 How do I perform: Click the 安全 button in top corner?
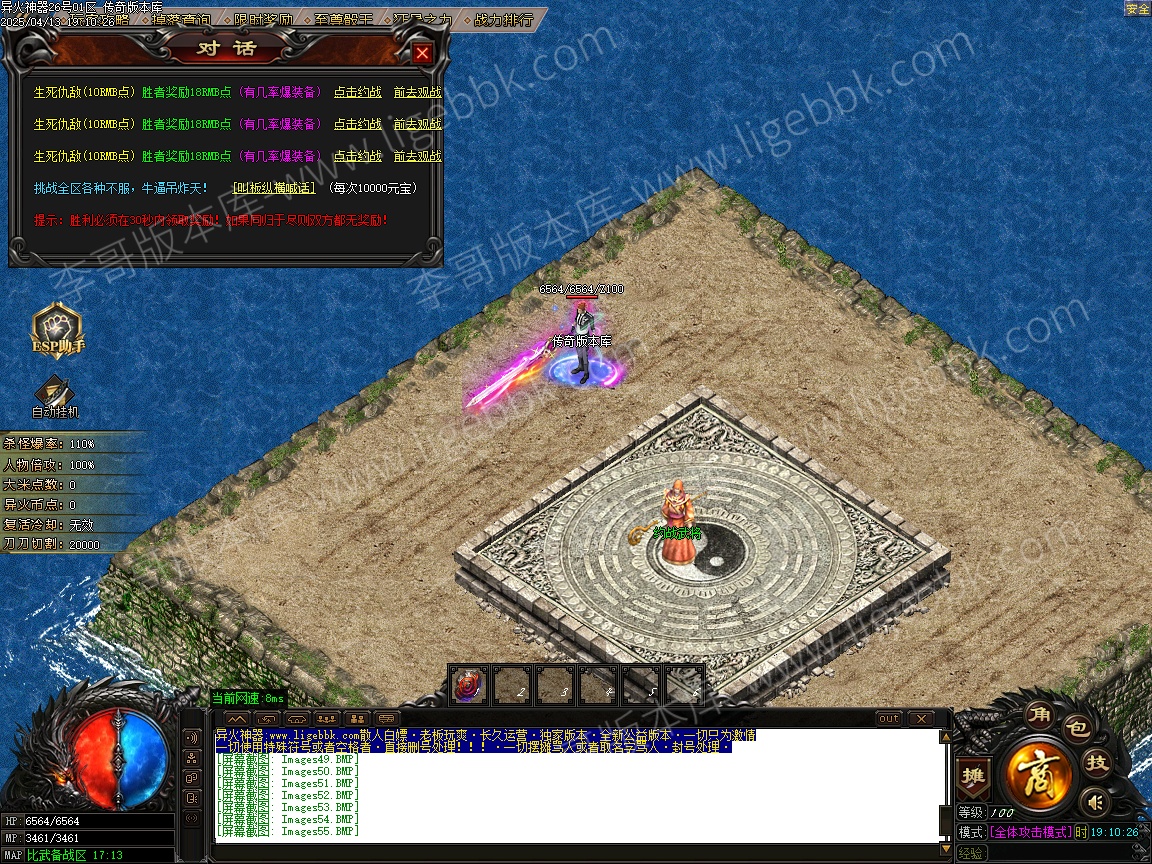(x=1137, y=9)
